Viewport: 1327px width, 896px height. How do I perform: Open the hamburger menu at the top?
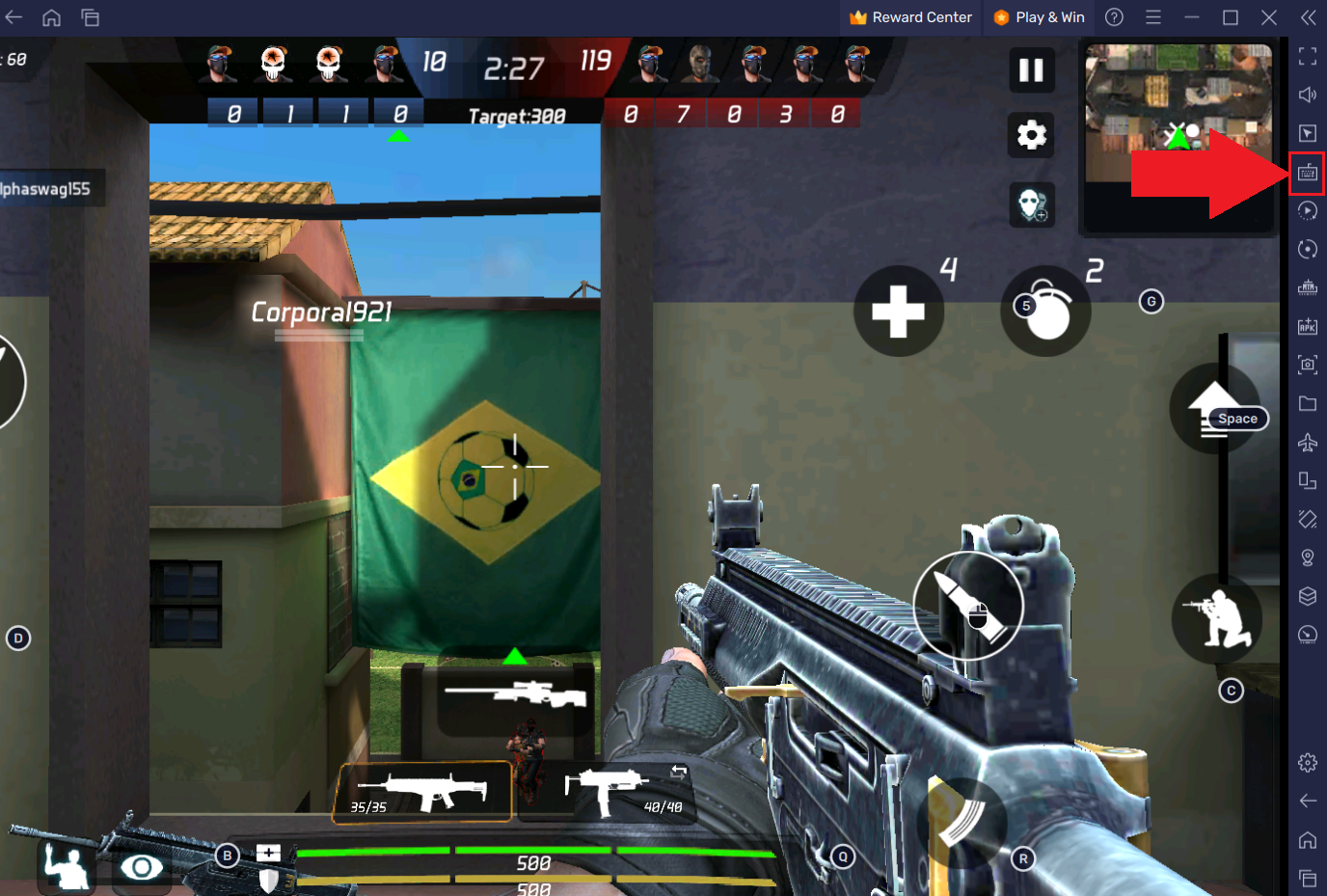pos(1153,16)
